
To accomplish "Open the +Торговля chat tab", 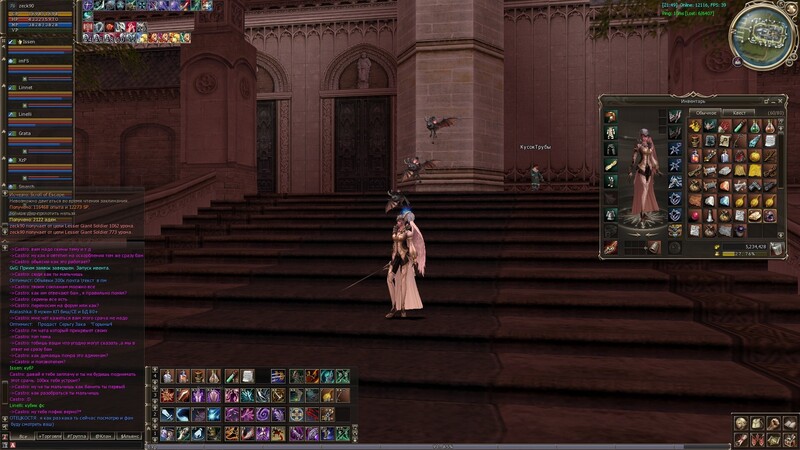I will tap(49, 437).
